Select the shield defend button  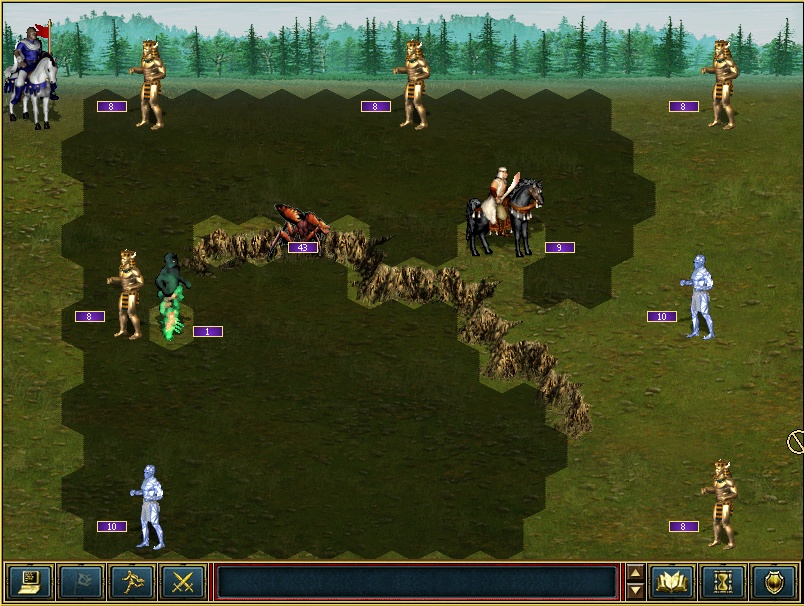(x=774, y=581)
